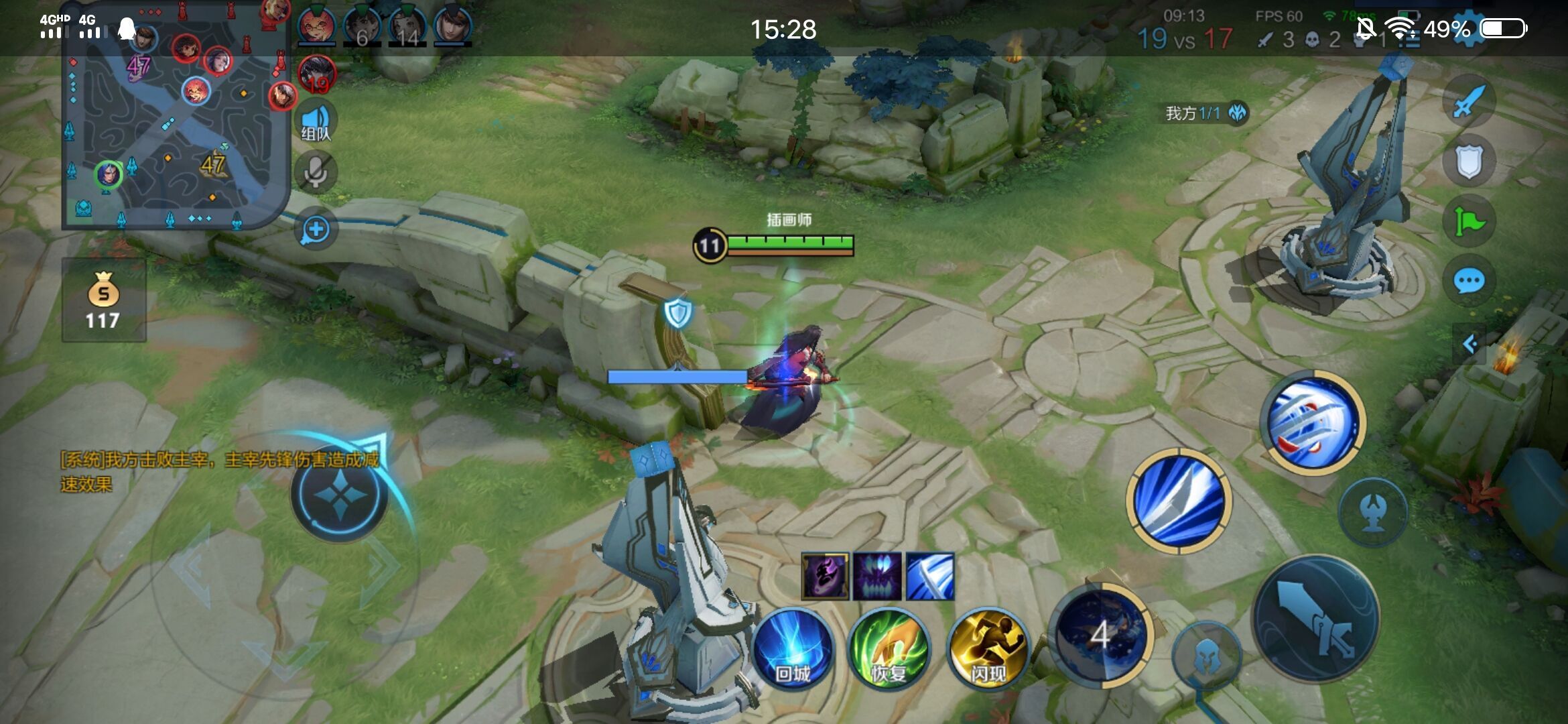Toggle the microphone button
The height and width of the screenshot is (724, 1568).
[315, 172]
